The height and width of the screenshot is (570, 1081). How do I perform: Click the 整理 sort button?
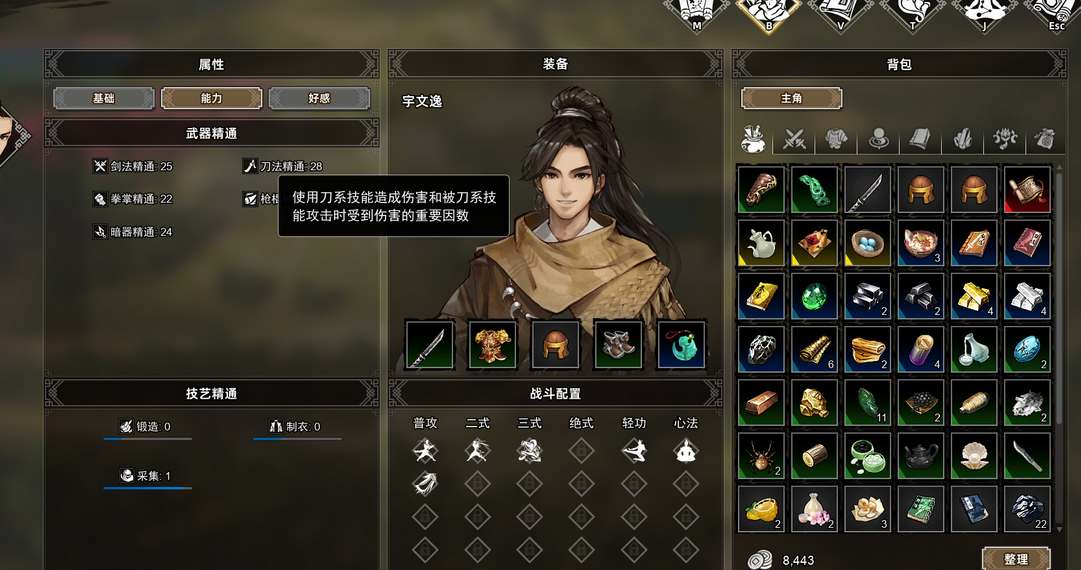(x=1015, y=559)
